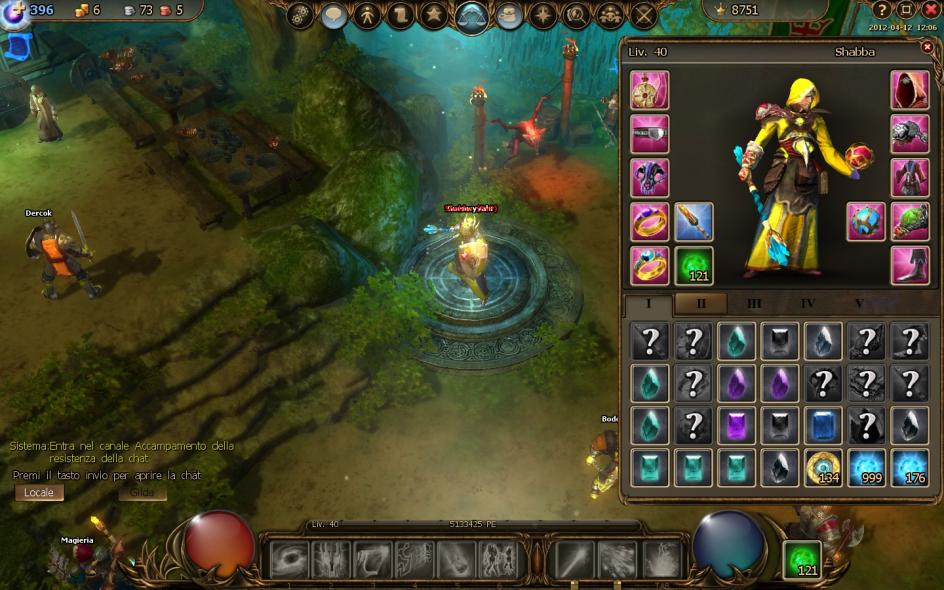
Task: Open the chat speech bubble icon
Action: point(334,15)
